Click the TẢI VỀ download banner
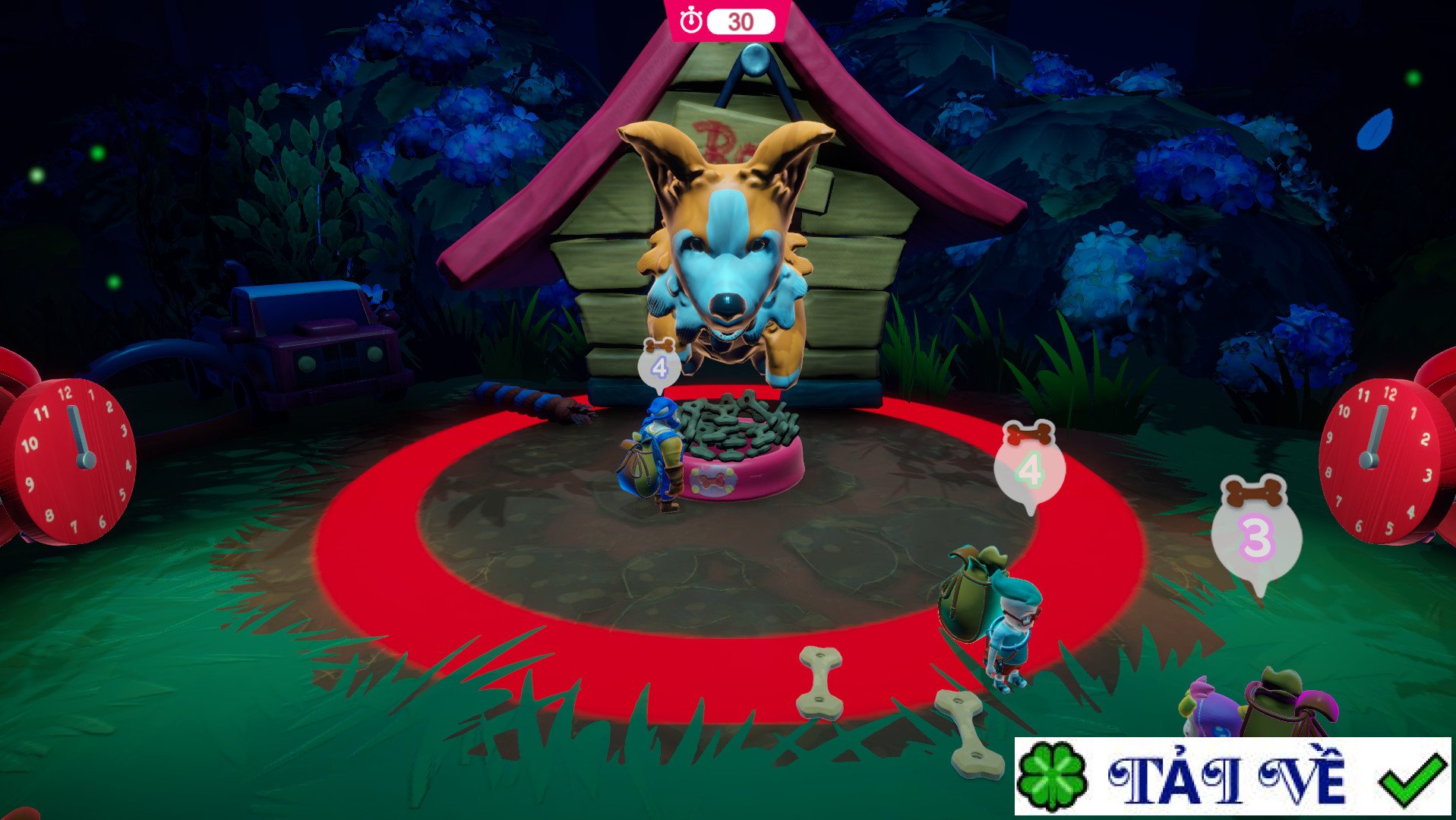 pyautogui.click(x=1230, y=777)
